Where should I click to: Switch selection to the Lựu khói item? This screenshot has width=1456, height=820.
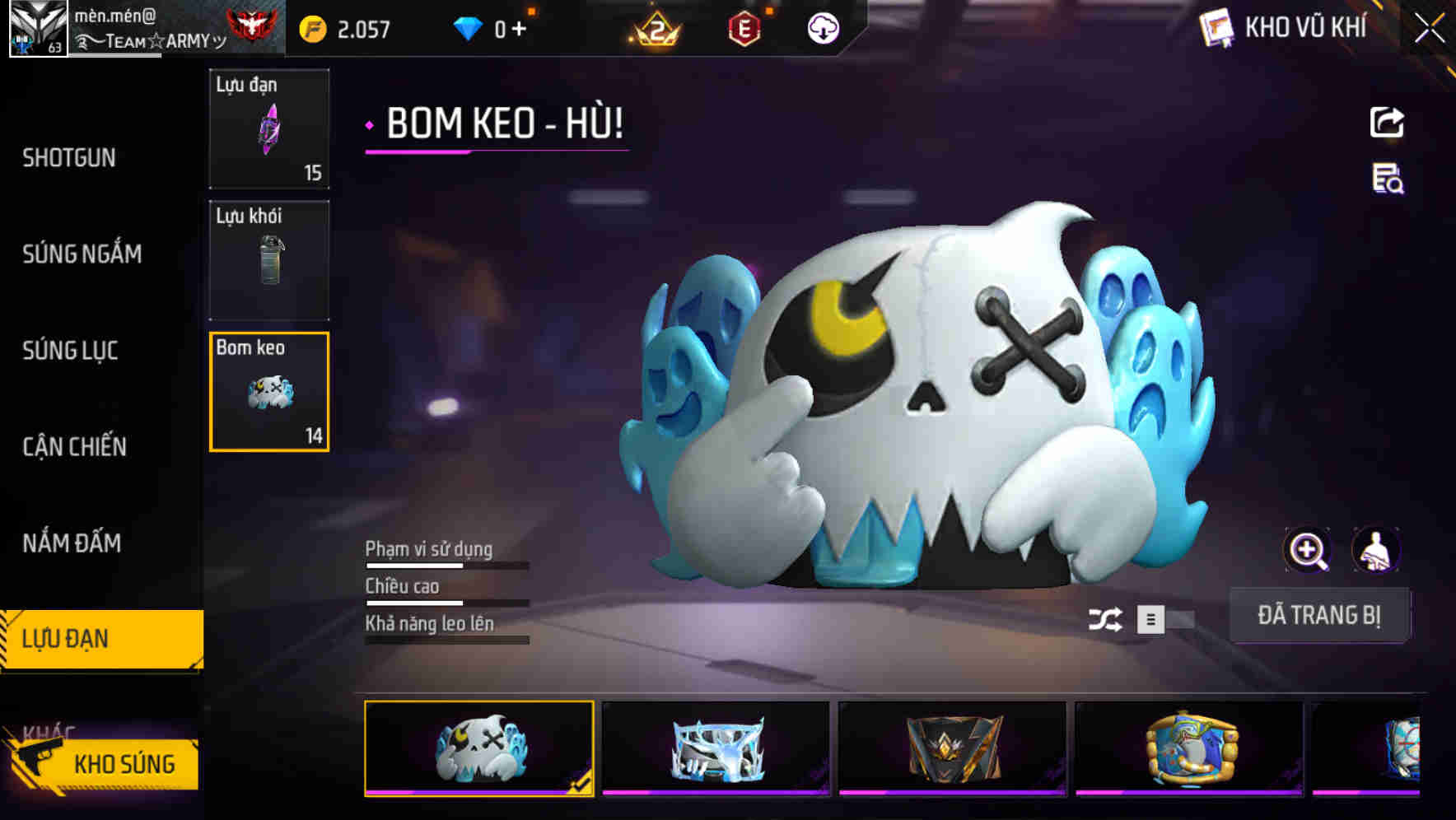tap(269, 259)
